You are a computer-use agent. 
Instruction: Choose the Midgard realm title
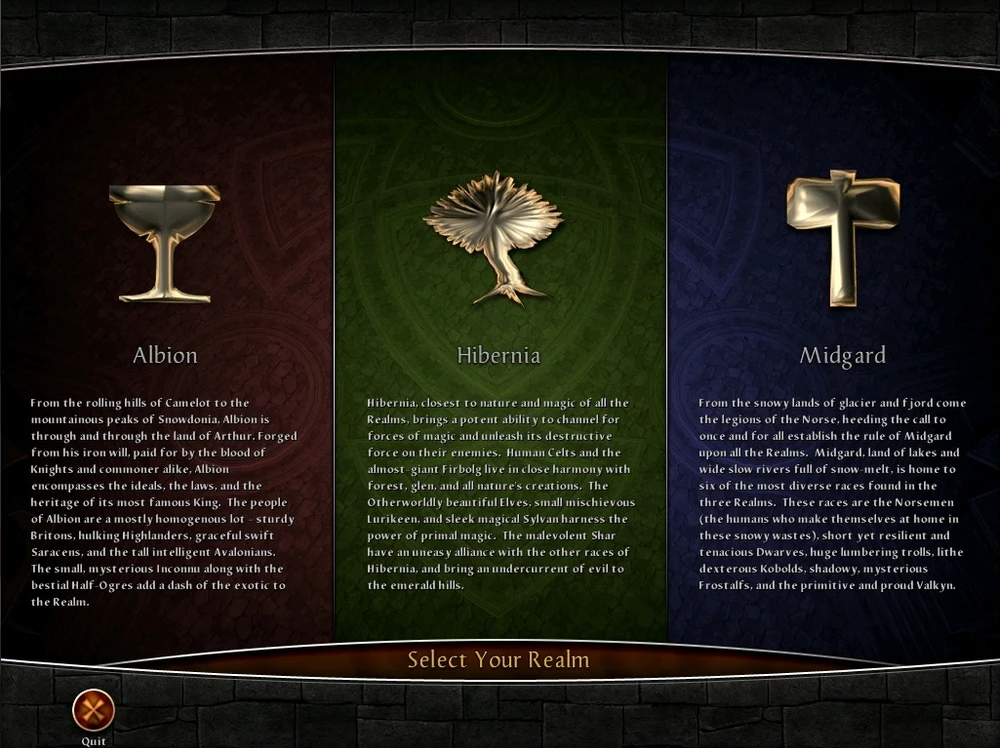click(842, 355)
